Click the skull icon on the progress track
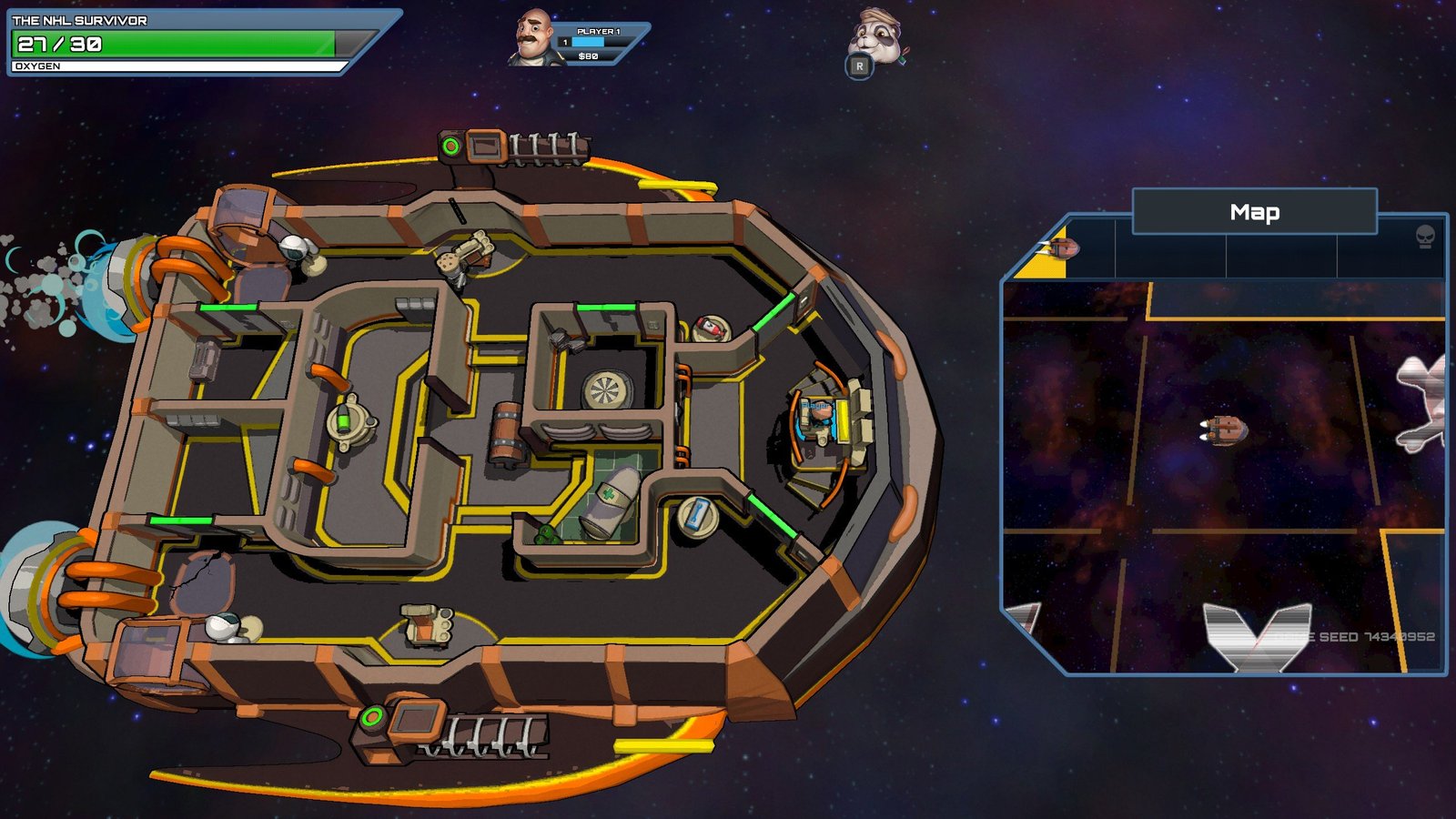Image resolution: width=1456 pixels, height=819 pixels. pos(1425,238)
